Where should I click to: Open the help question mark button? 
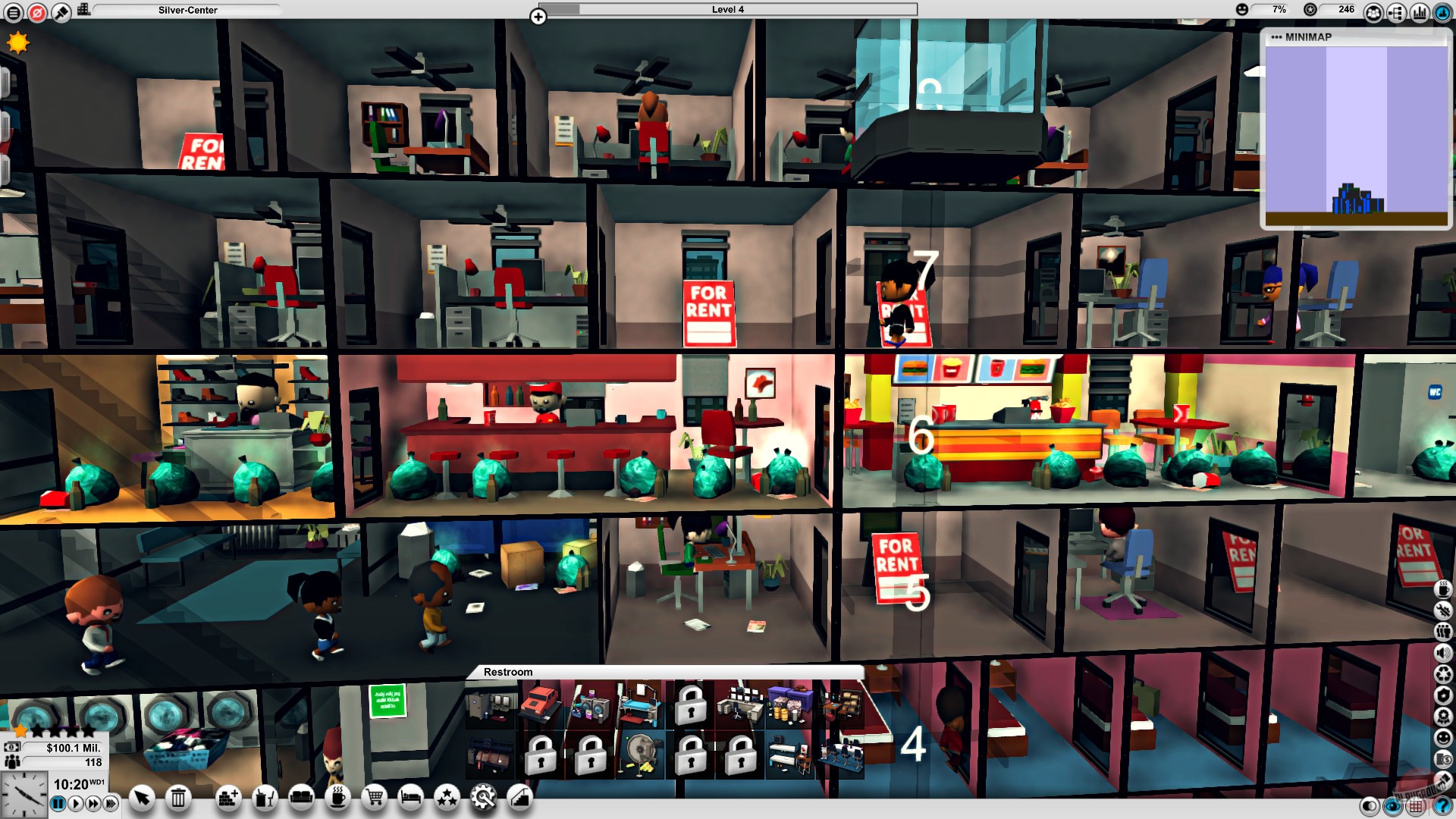pyautogui.click(x=1441, y=807)
